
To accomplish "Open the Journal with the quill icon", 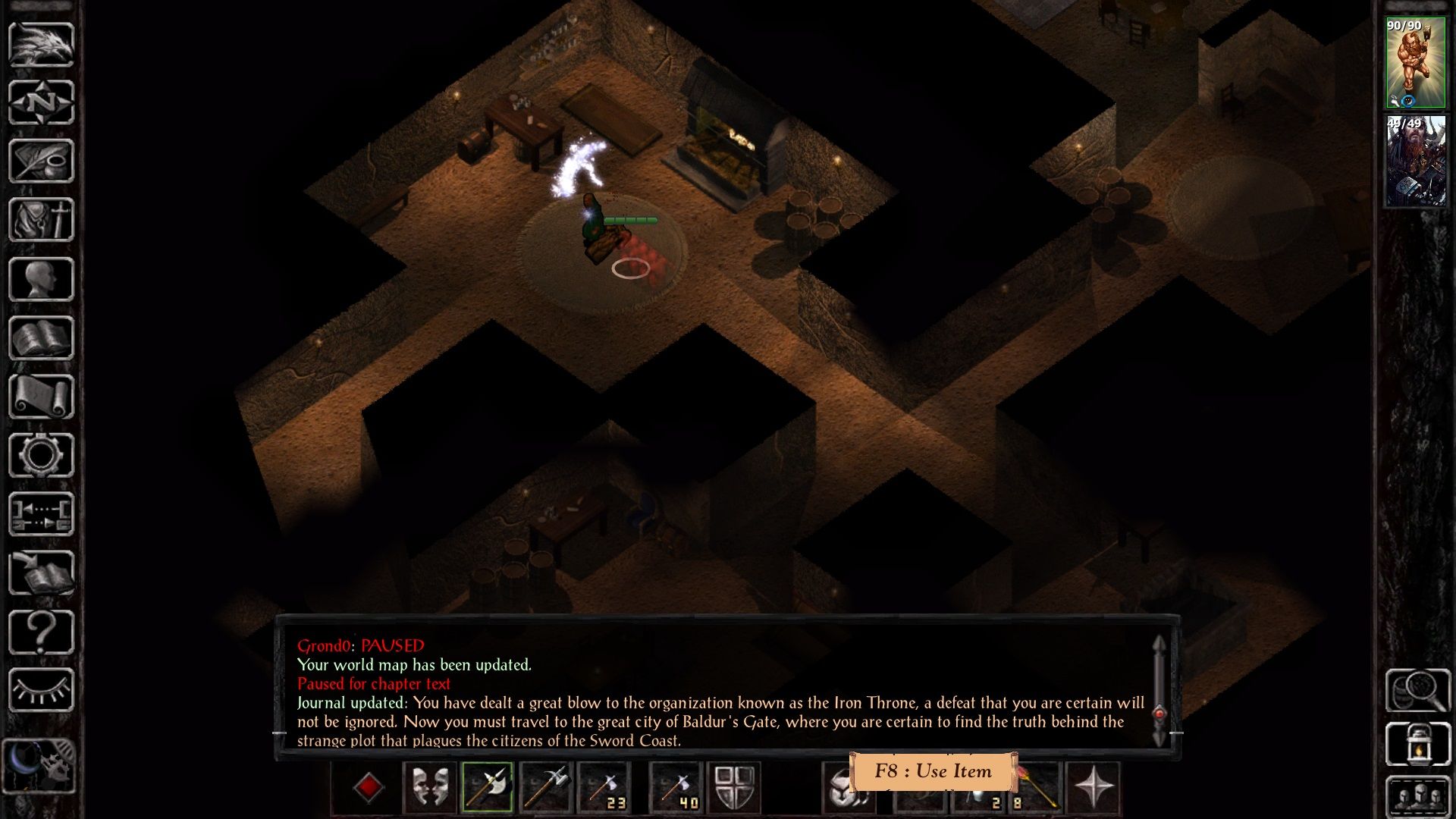I will [42, 161].
